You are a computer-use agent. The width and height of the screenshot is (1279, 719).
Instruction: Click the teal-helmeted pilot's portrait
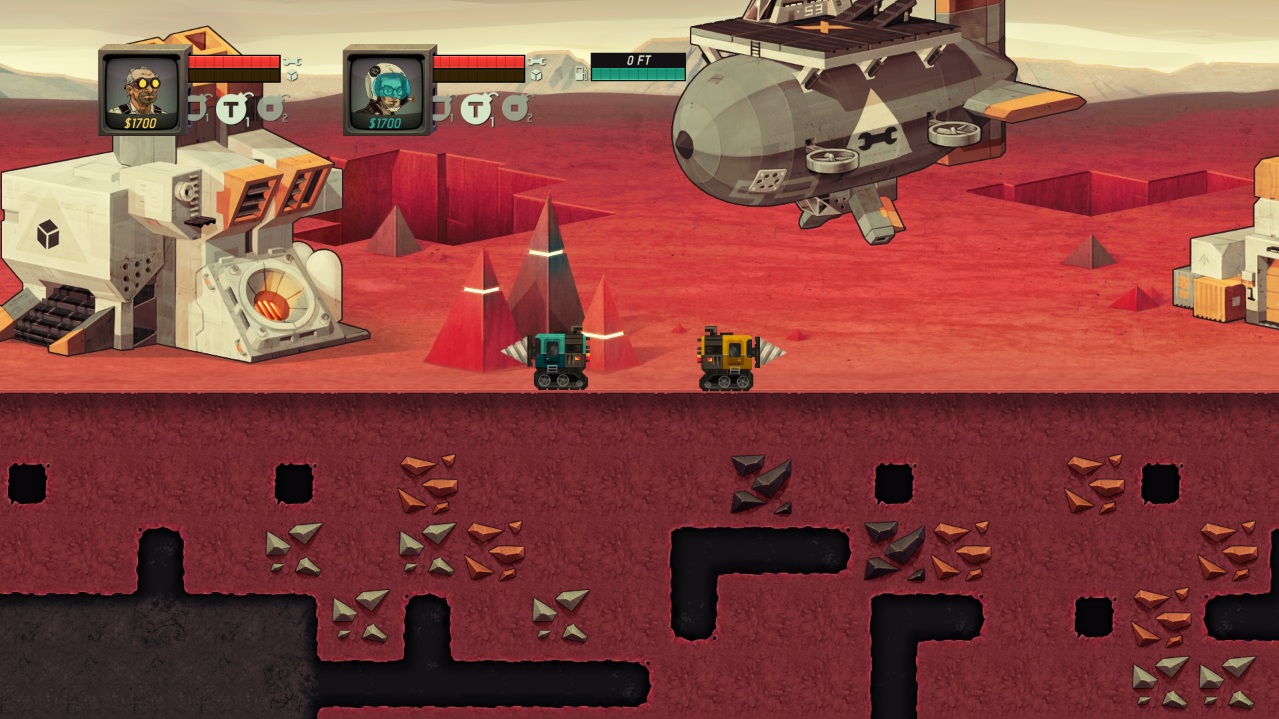click(389, 88)
